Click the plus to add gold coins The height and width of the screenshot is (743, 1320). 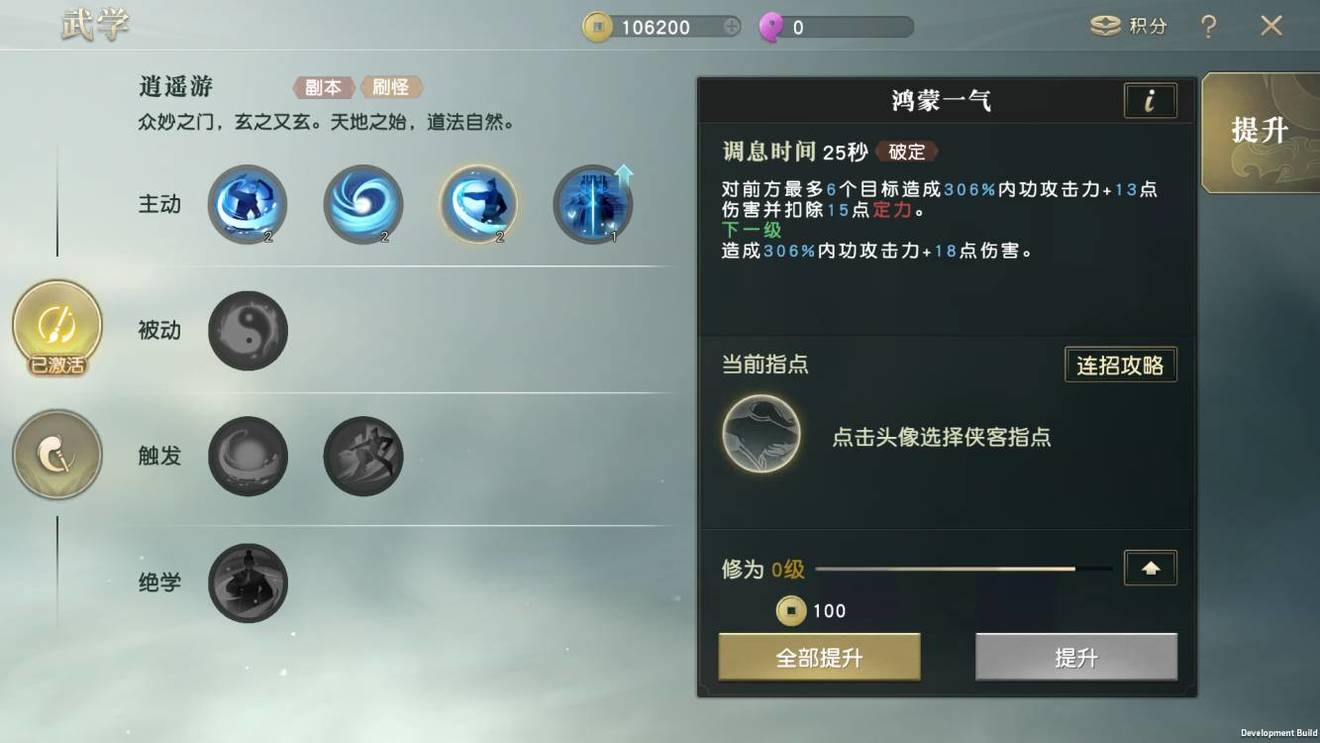tap(731, 27)
